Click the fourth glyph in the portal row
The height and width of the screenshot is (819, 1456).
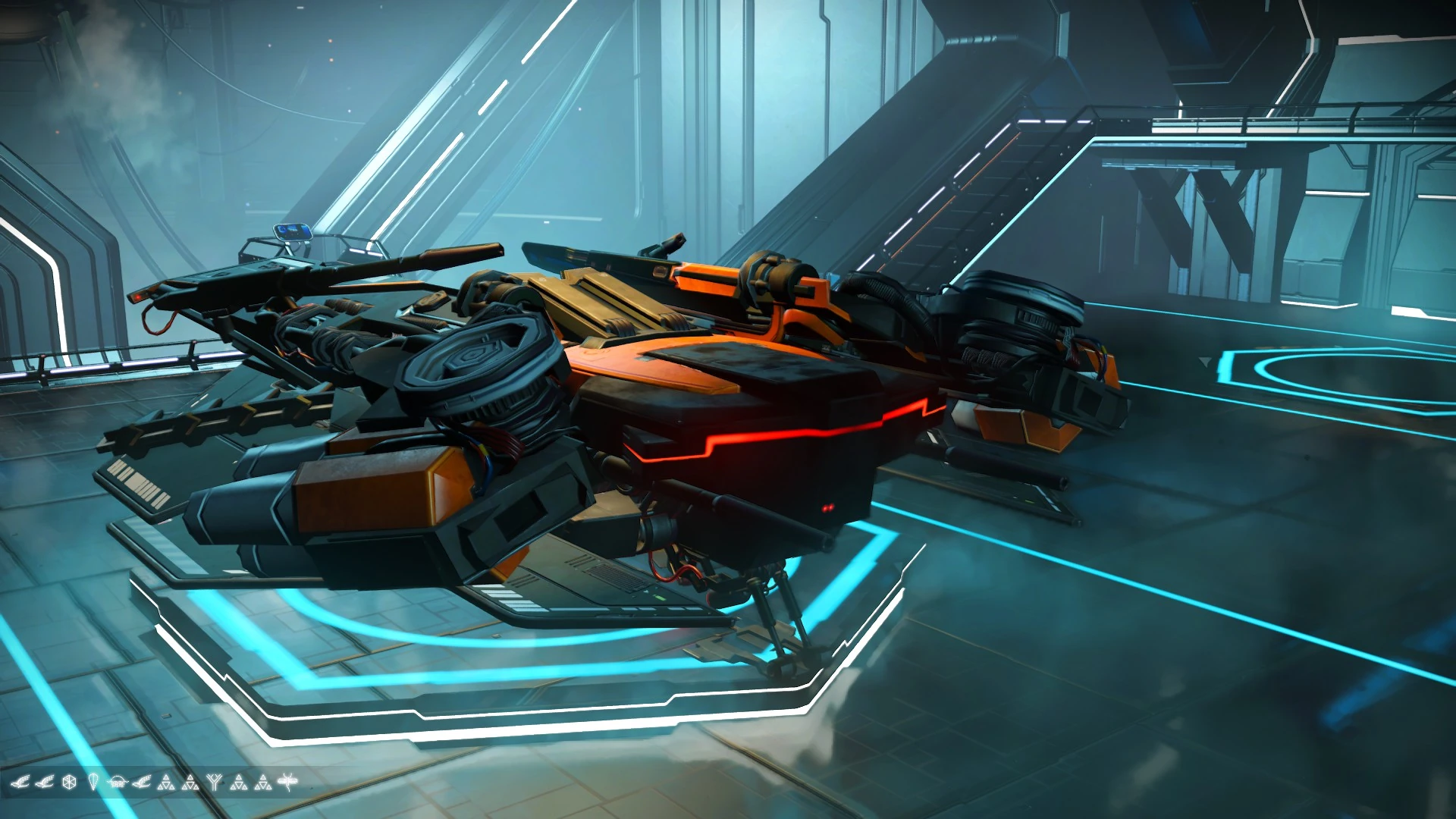(95, 783)
